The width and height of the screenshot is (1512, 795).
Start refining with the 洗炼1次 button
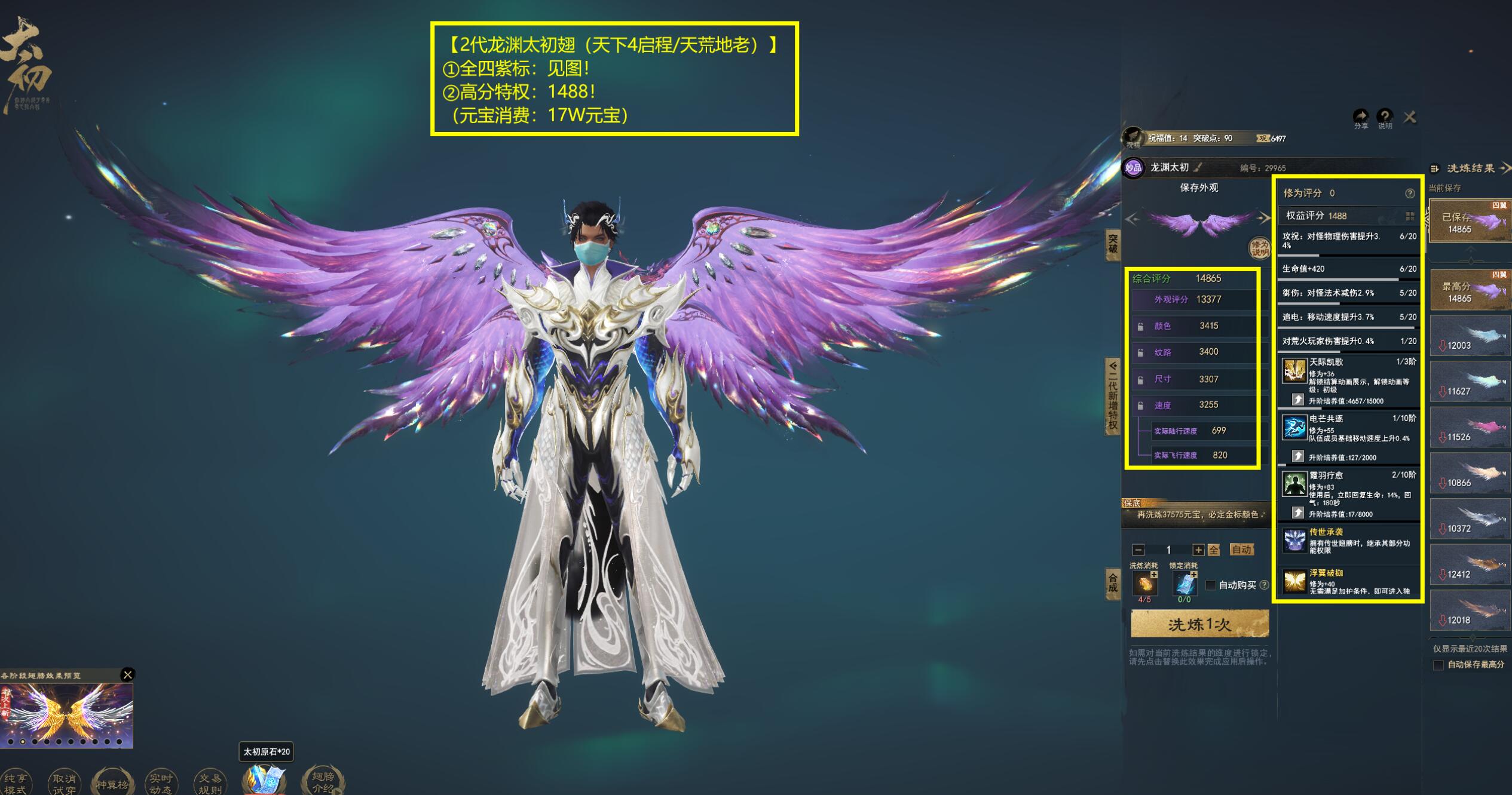(x=1199, y=624)
